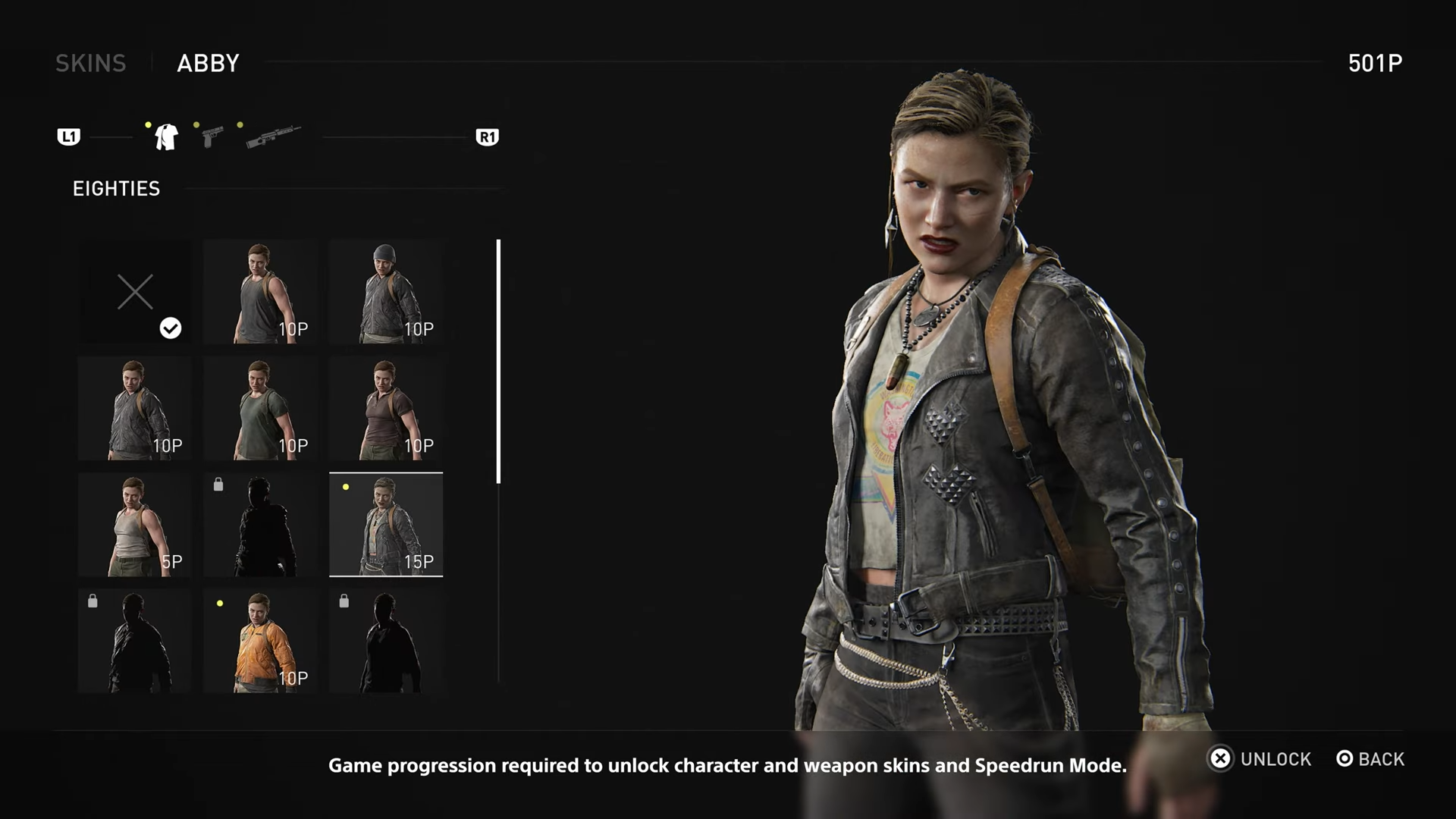Click the skin list scrollbar

click(498, 361)
